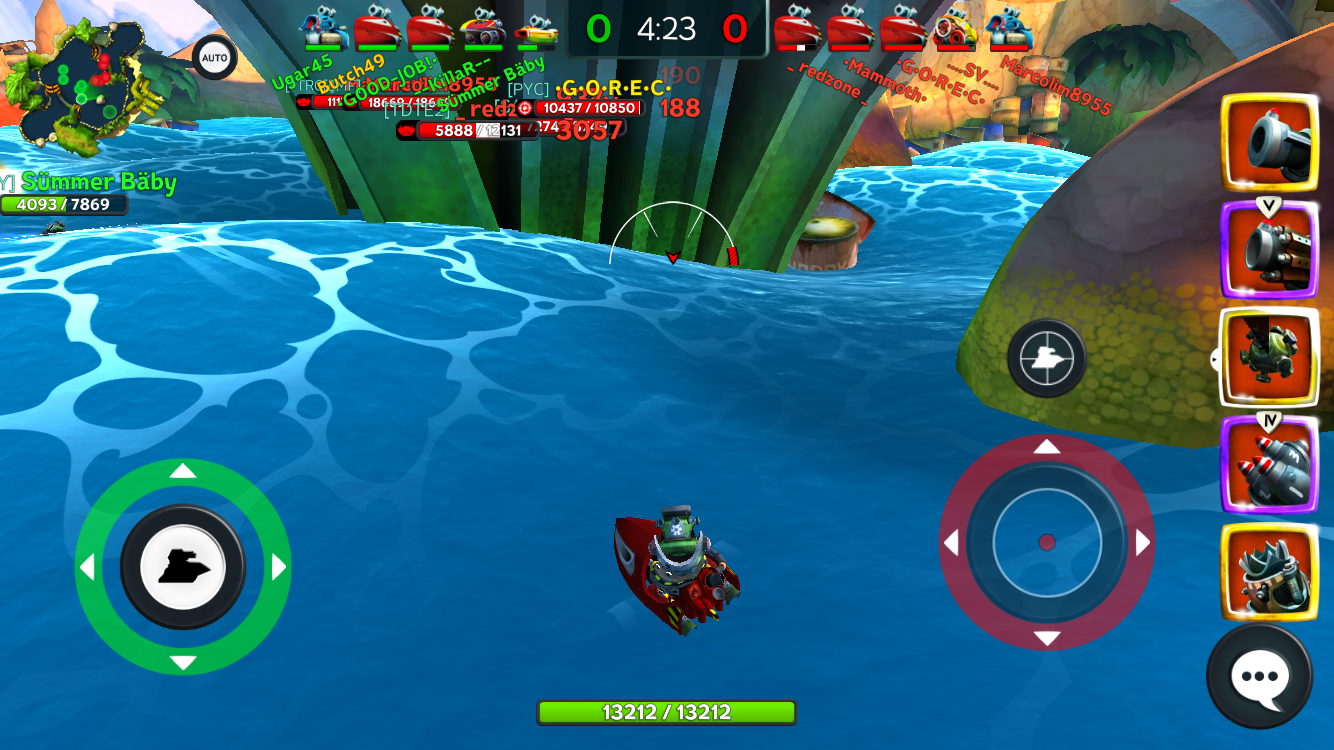
Task: Select the purple-framed riveted cannon weapon
Action: [1270, 251]
